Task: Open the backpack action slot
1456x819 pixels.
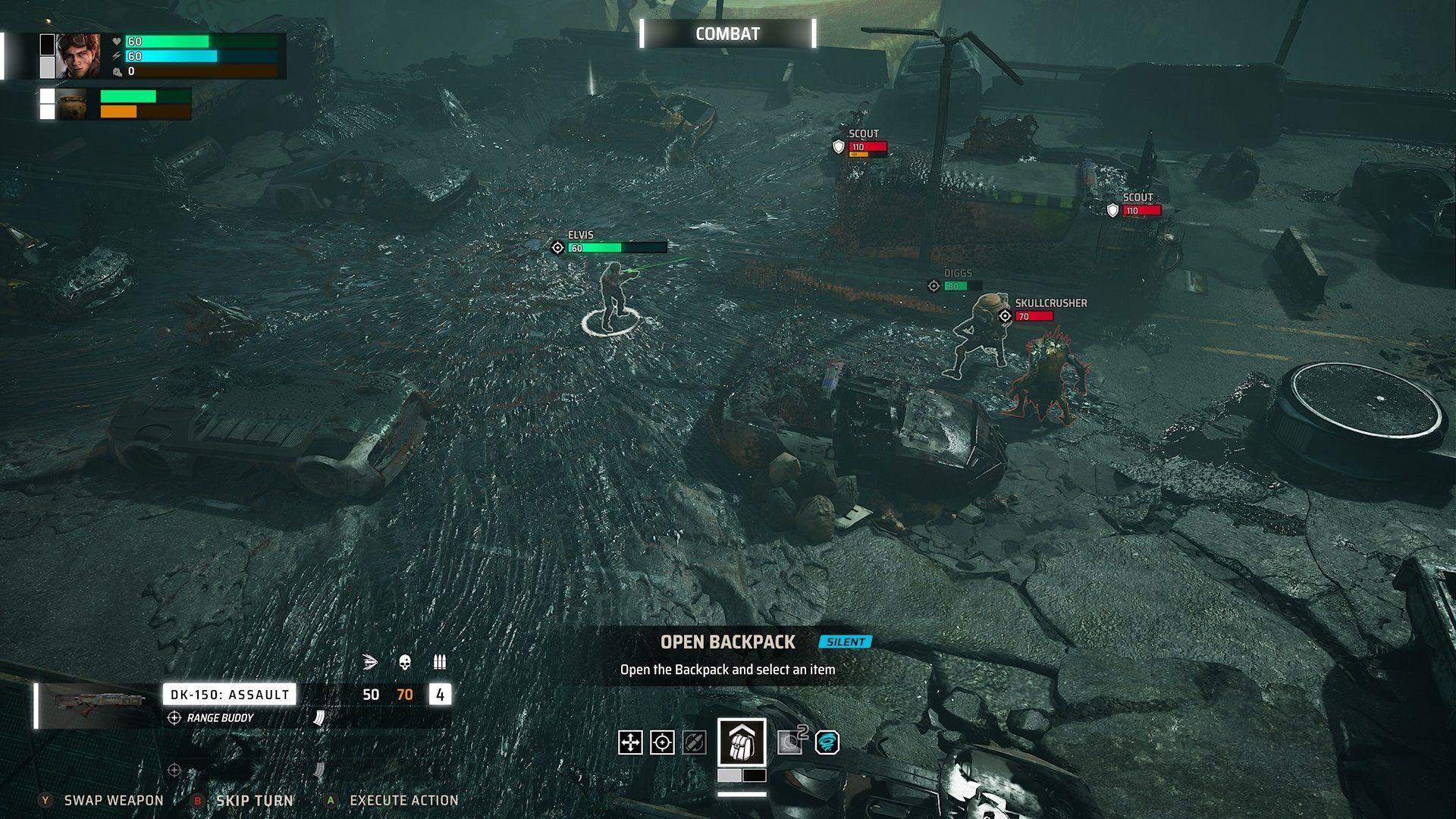Action: (x=741, y=742)
